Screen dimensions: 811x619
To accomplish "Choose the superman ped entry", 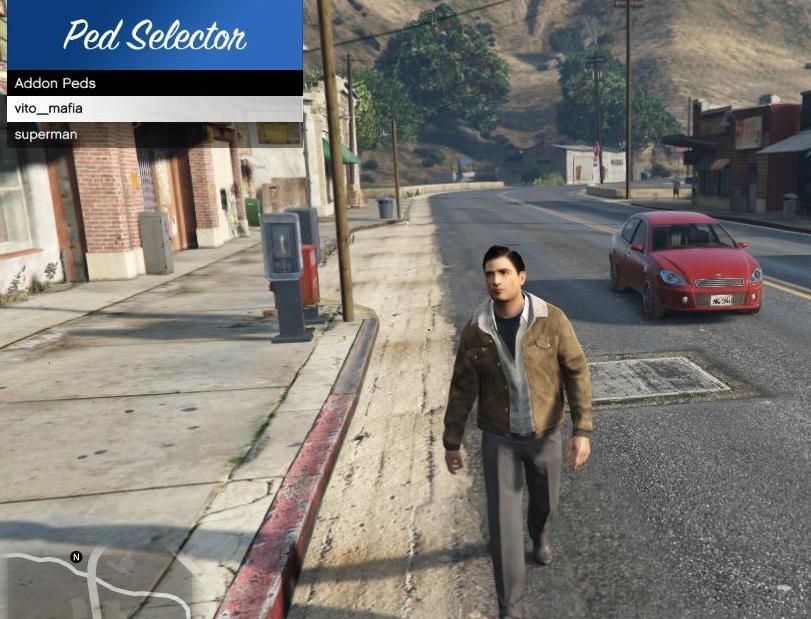I will coord(153,135).
